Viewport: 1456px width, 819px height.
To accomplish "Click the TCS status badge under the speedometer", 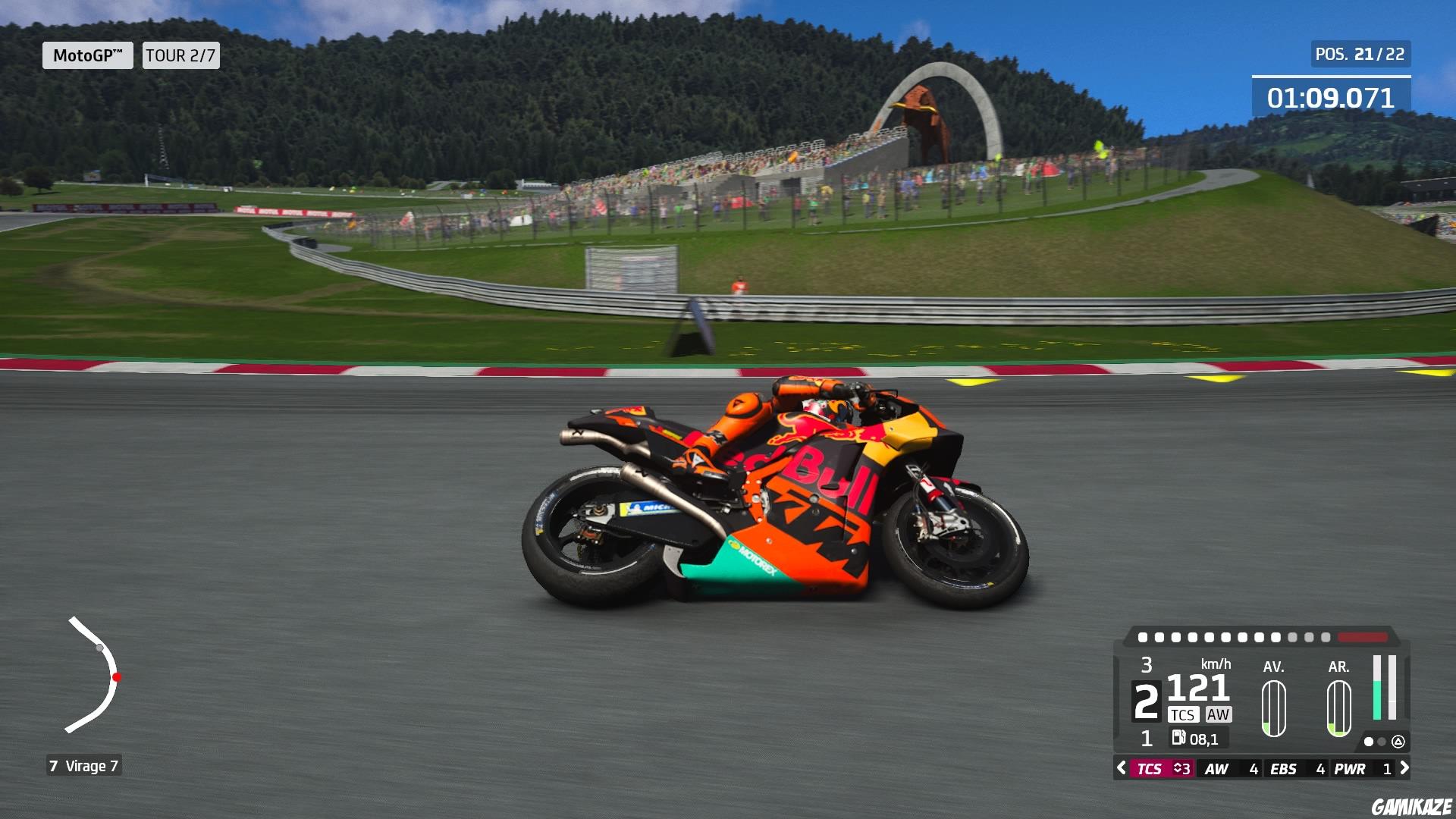I will [1184, 714].
